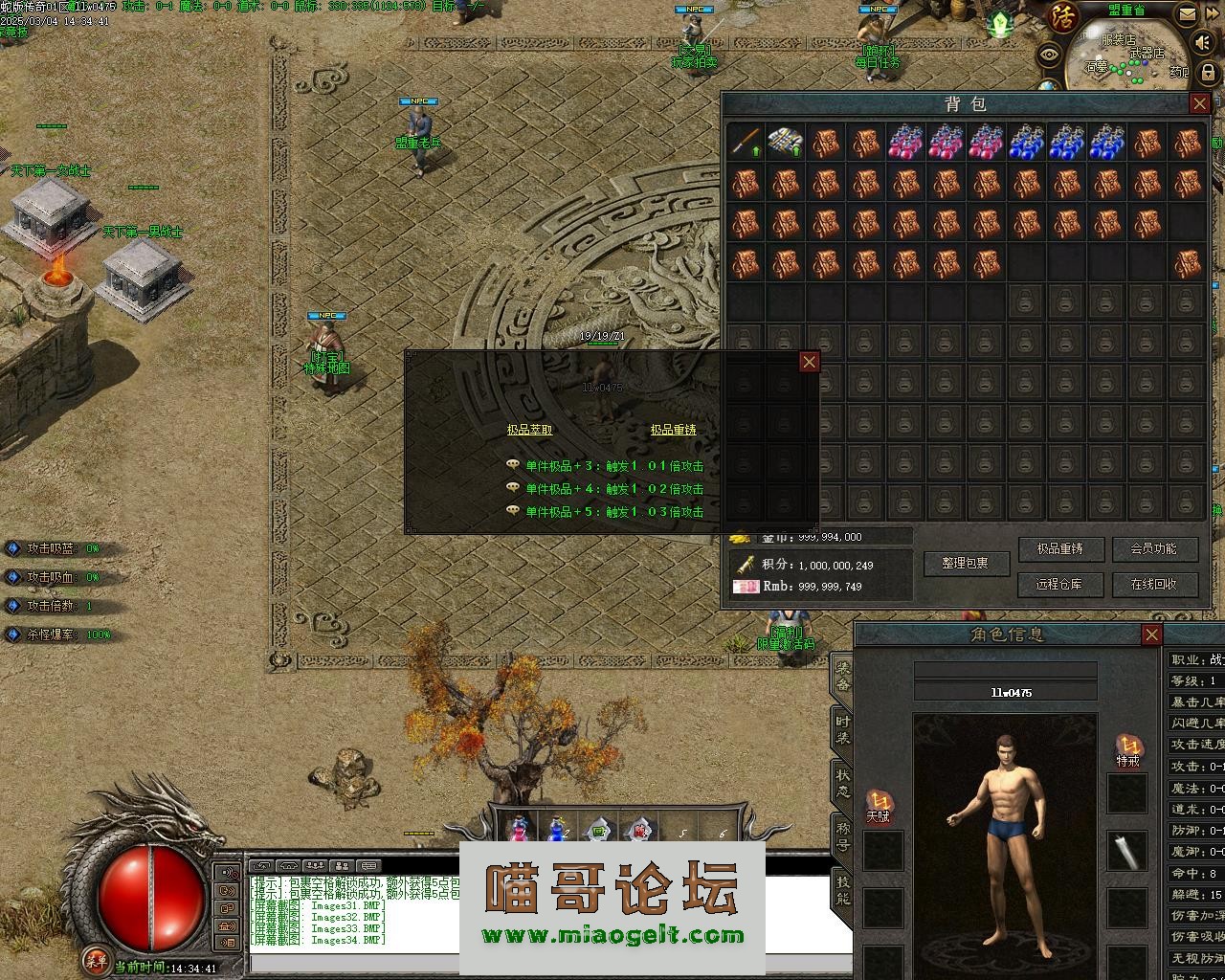Screen dimensions: 1225x980
Task: Choose the 极品萃取 dialogue option
Action: click(529, 431)
